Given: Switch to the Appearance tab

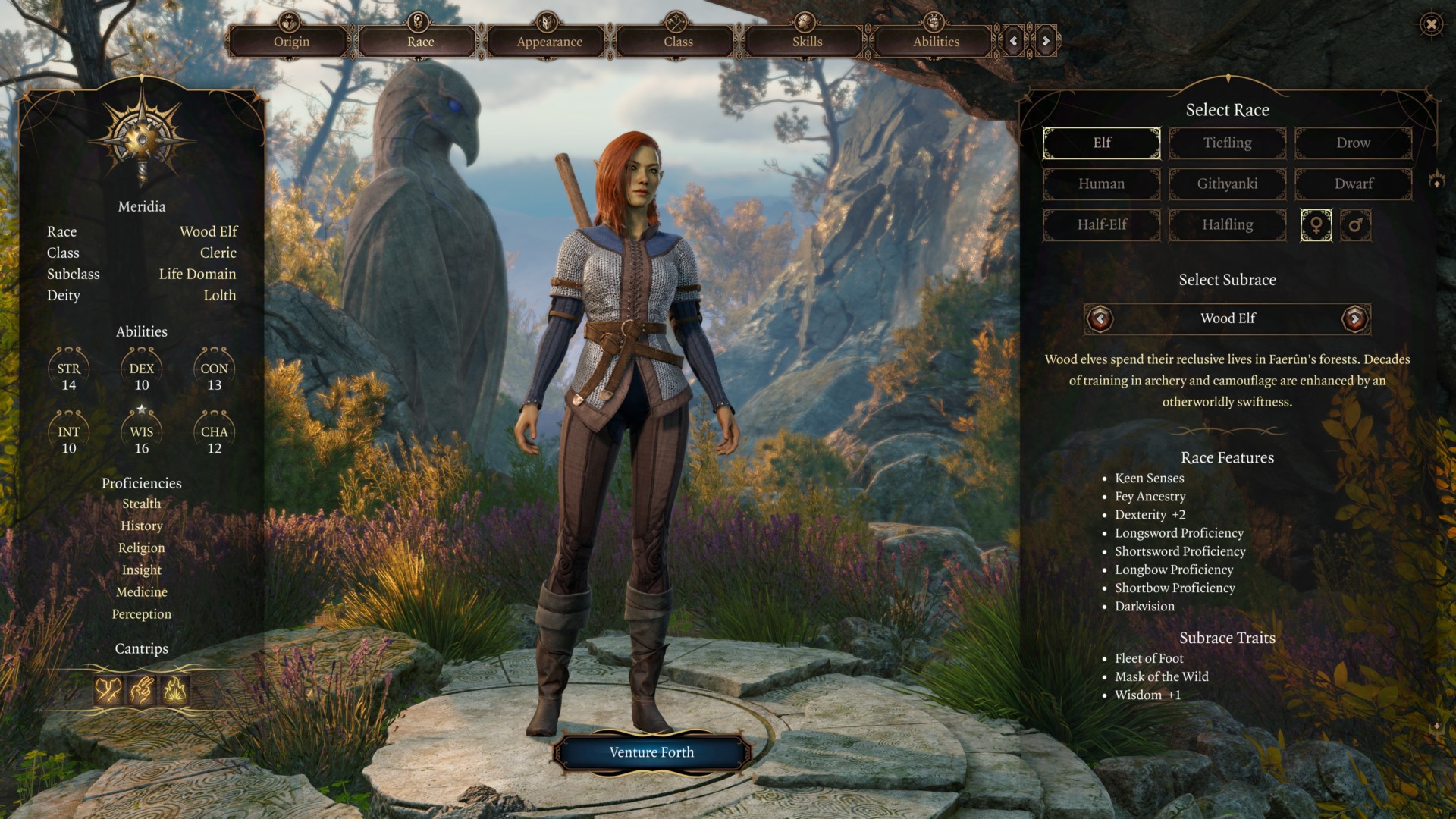Looking at the screenshot, I should point(549,41).
